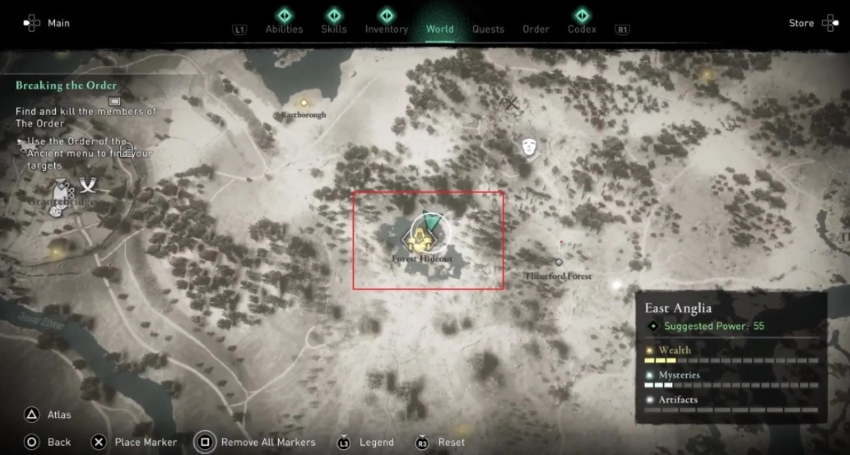Click the white mask Order member marker

pos(529,148)
